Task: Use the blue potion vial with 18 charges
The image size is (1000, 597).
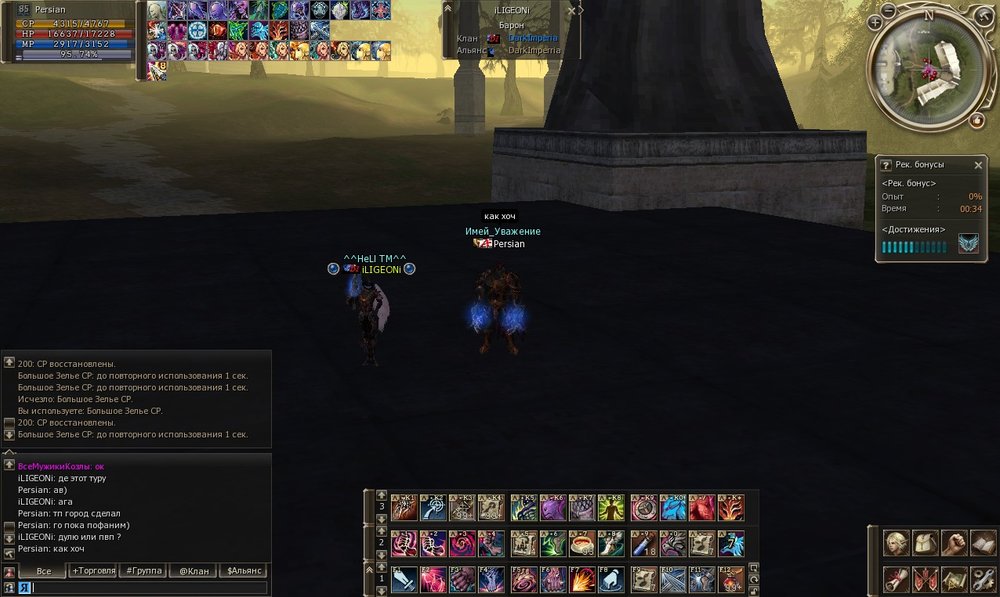Action: coord(643,543)
